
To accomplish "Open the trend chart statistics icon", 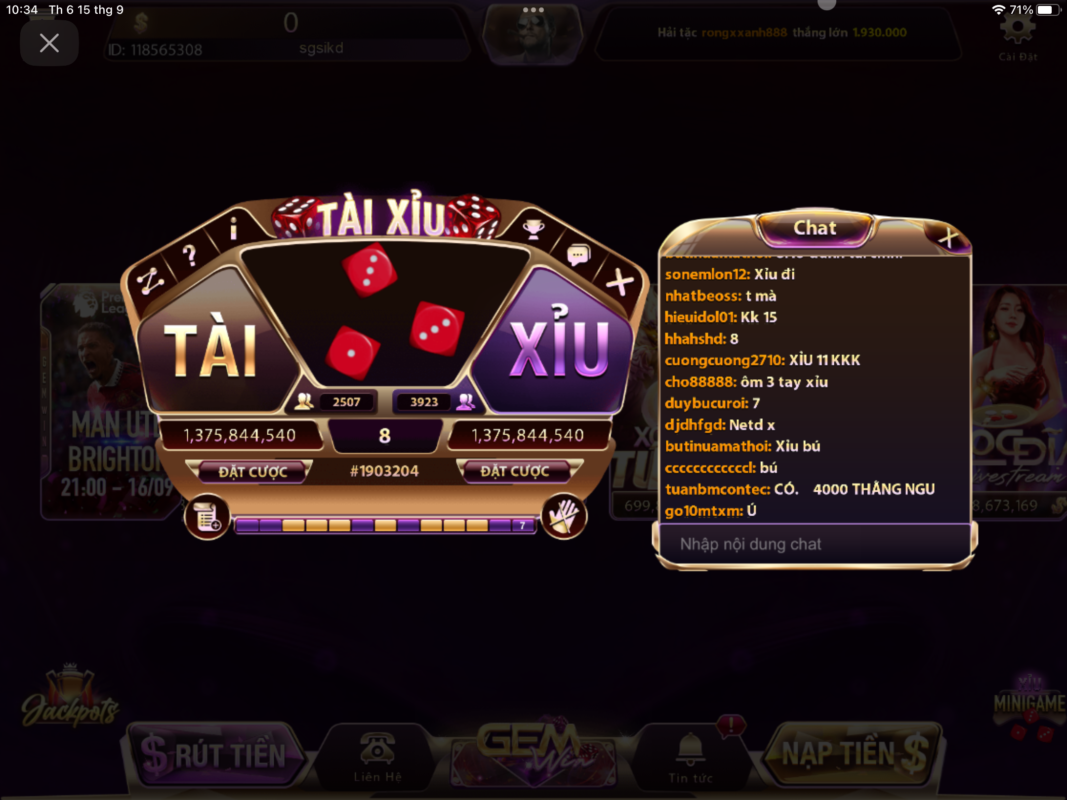I will [149, 283].
